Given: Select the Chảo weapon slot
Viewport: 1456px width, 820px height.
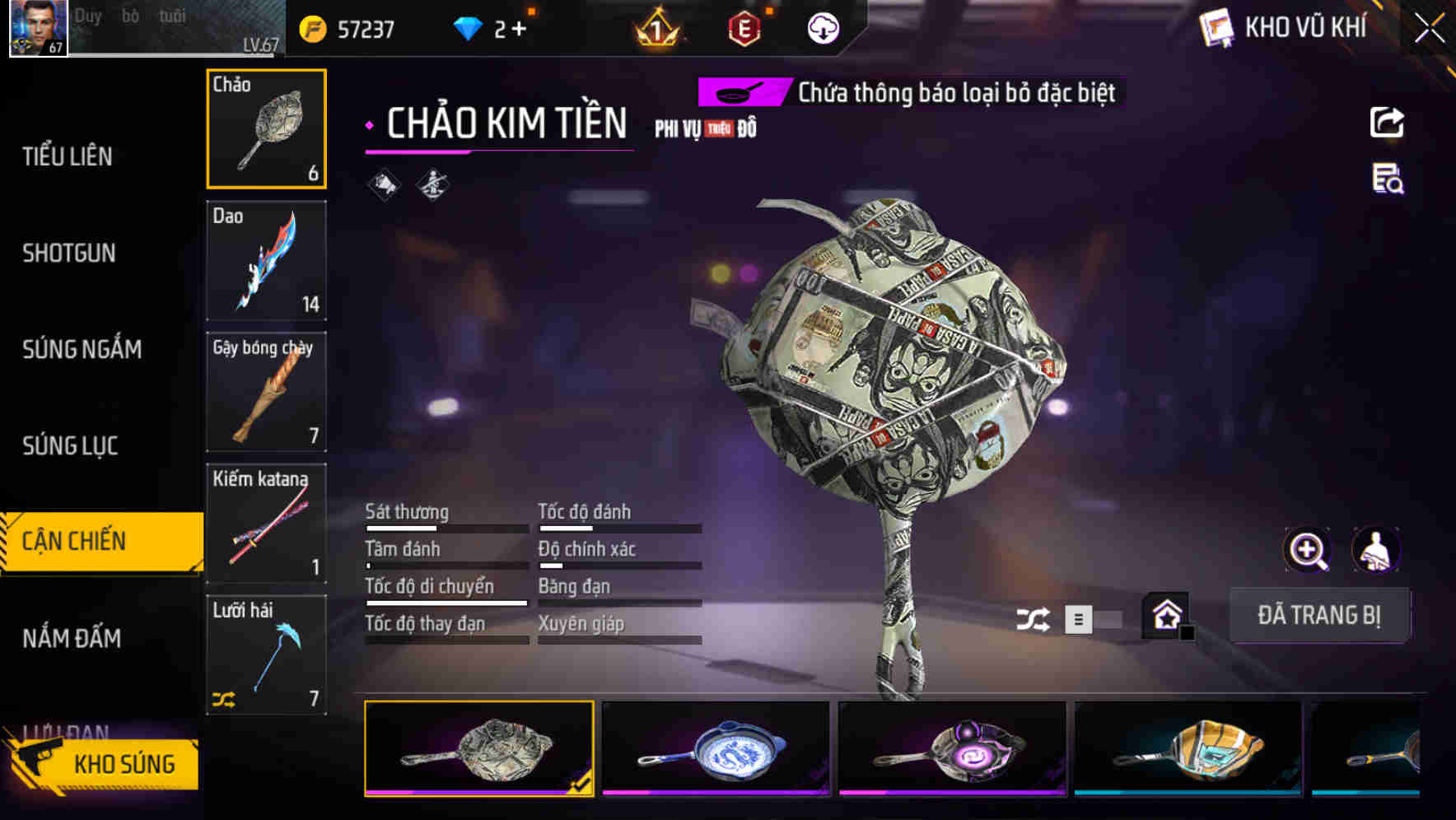Looking at the screenshot, I should click(266, 128).
